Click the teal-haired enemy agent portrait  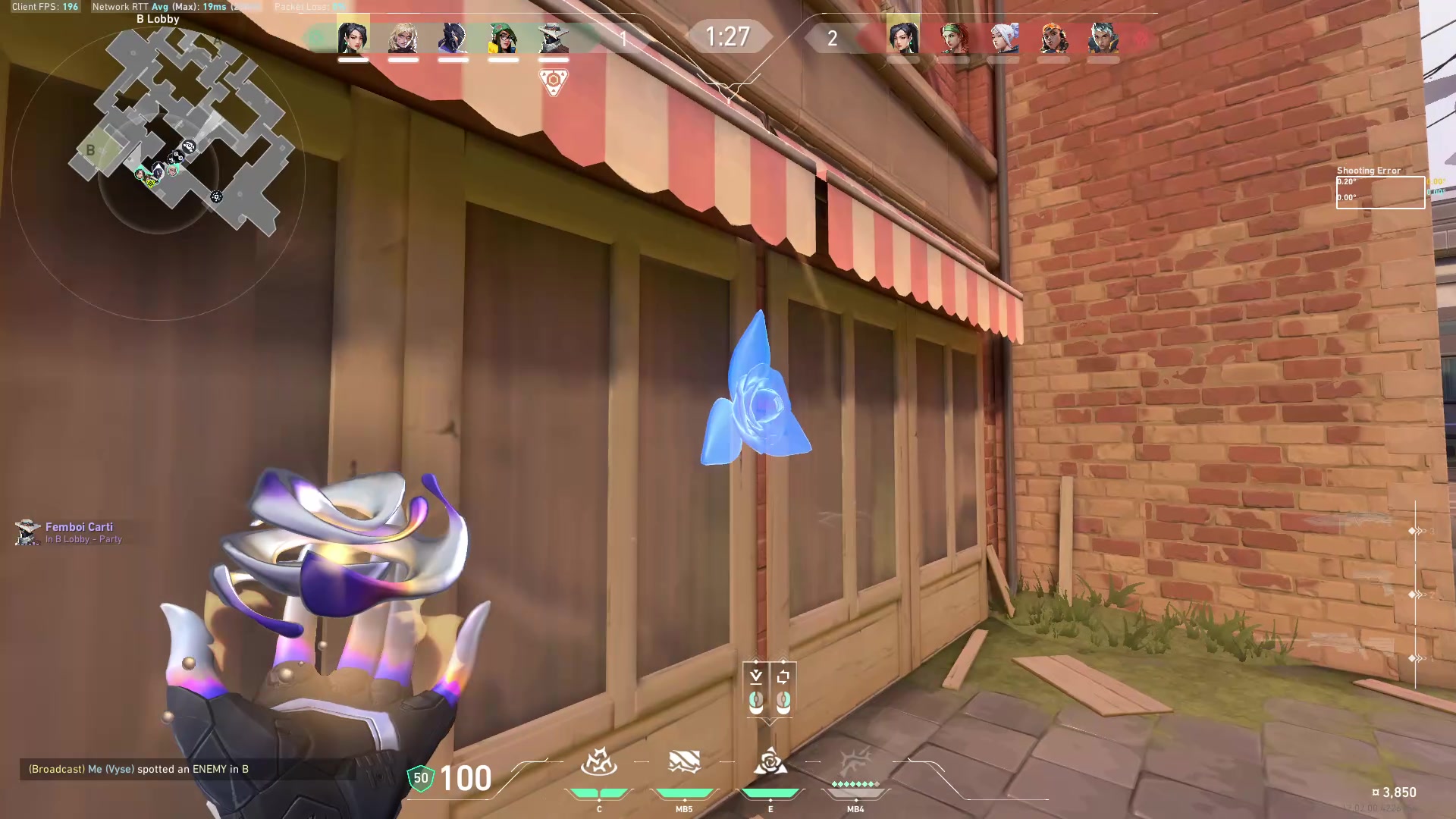coord(1103,37)
